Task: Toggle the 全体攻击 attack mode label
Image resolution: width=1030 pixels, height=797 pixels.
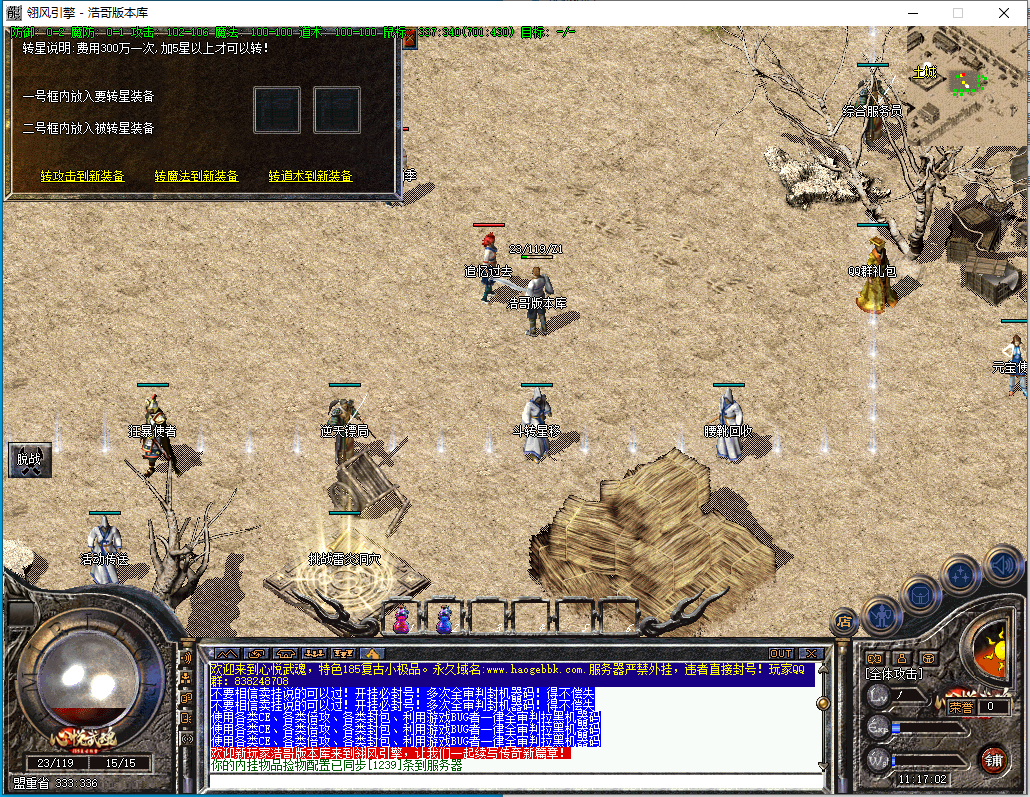Action: pos(894,675)
